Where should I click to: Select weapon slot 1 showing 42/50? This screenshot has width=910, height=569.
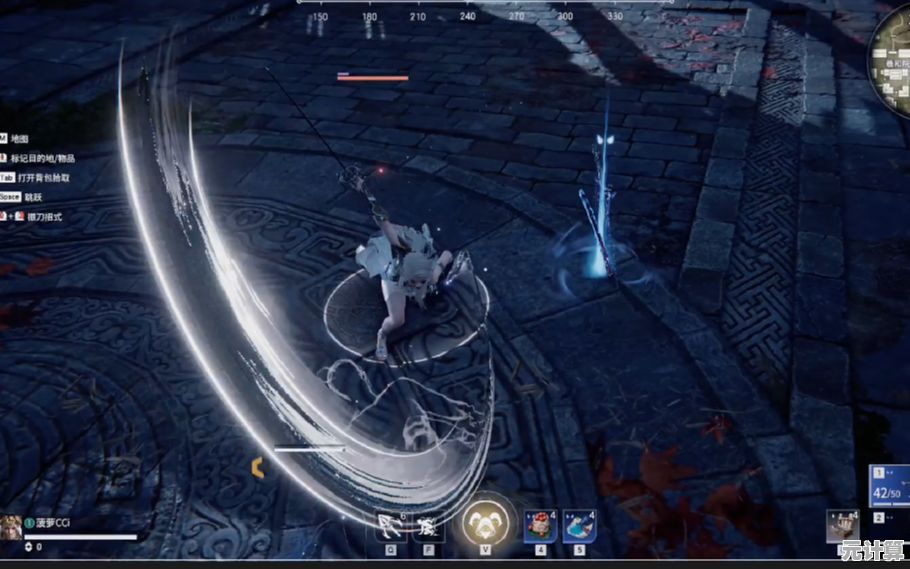(888, 486)
